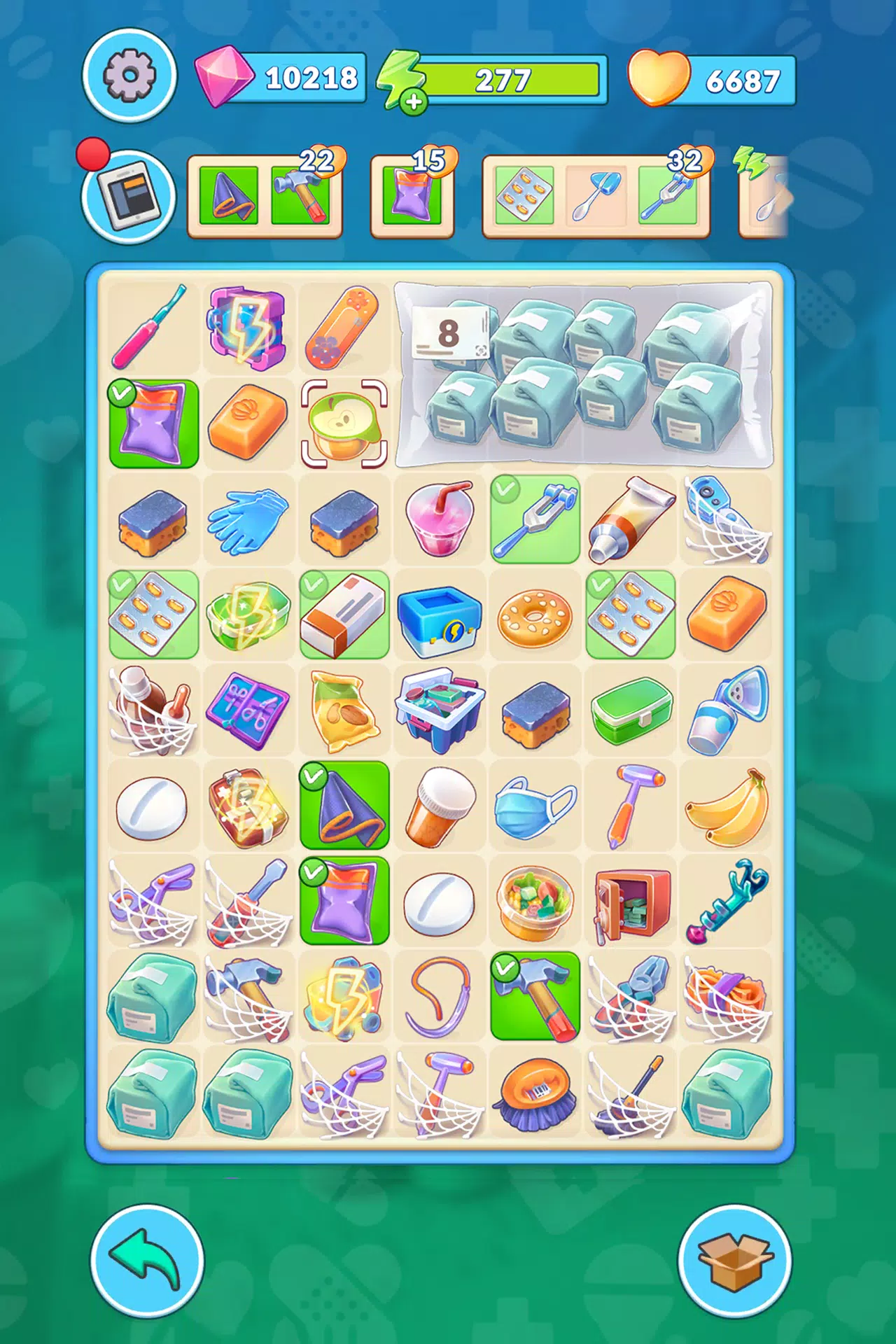Viewport: 896px width, 1344px height.
Task: Open the three-item order worth 32 hearts
Action: (596, 196)
